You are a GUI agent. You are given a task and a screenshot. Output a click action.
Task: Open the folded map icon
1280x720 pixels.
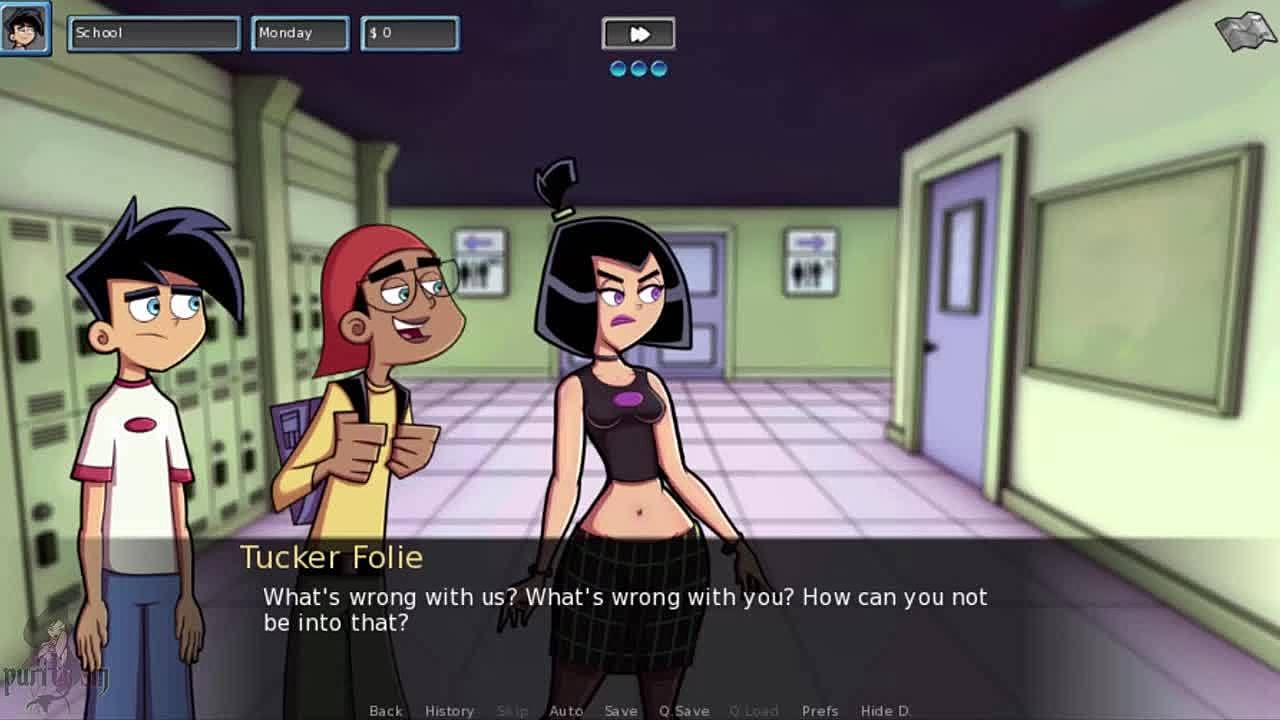1244,33
